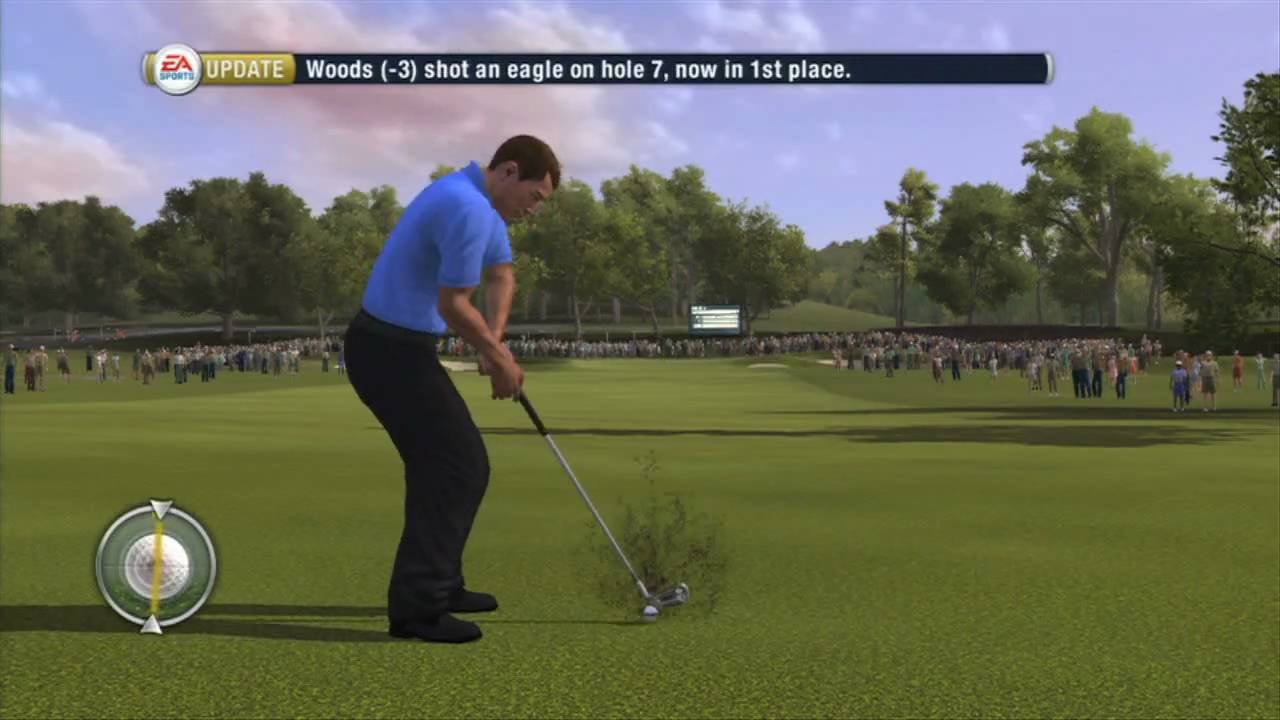
Task: Click the crowd gallery along the fairway
Action: click(950, 355)
